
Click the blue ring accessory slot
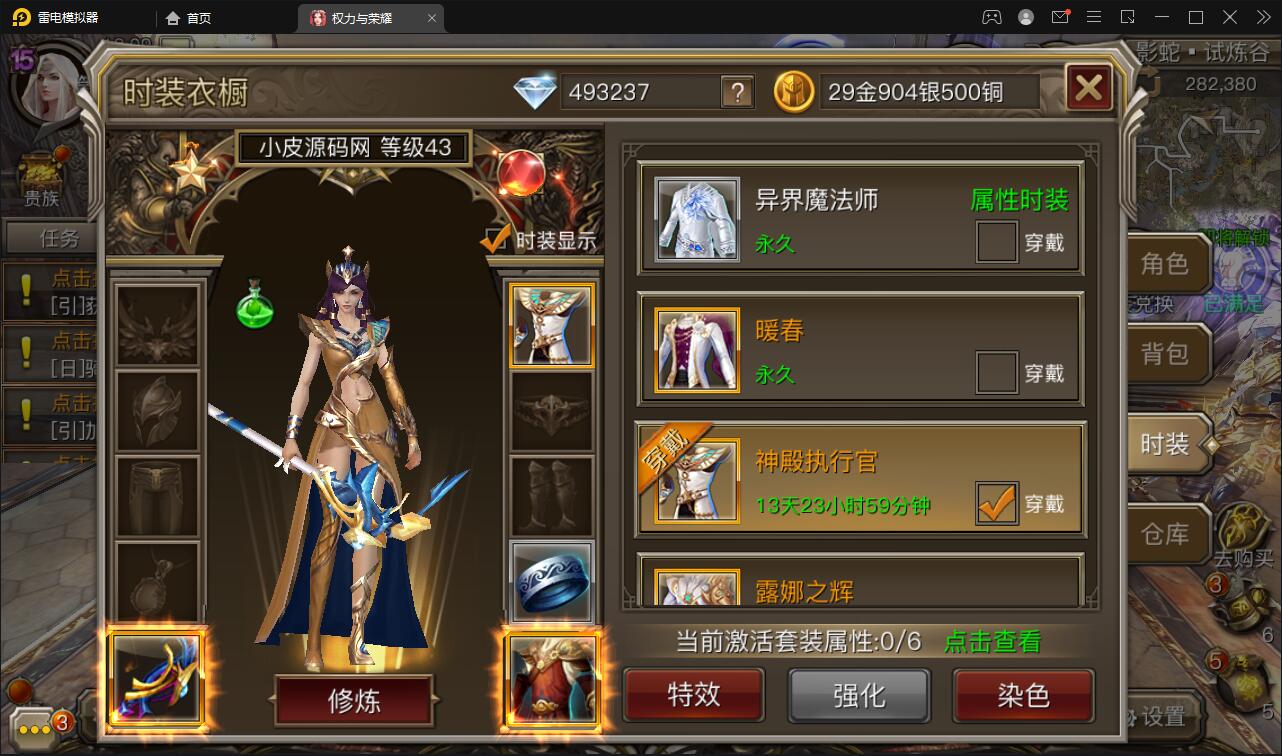point(551,583)
